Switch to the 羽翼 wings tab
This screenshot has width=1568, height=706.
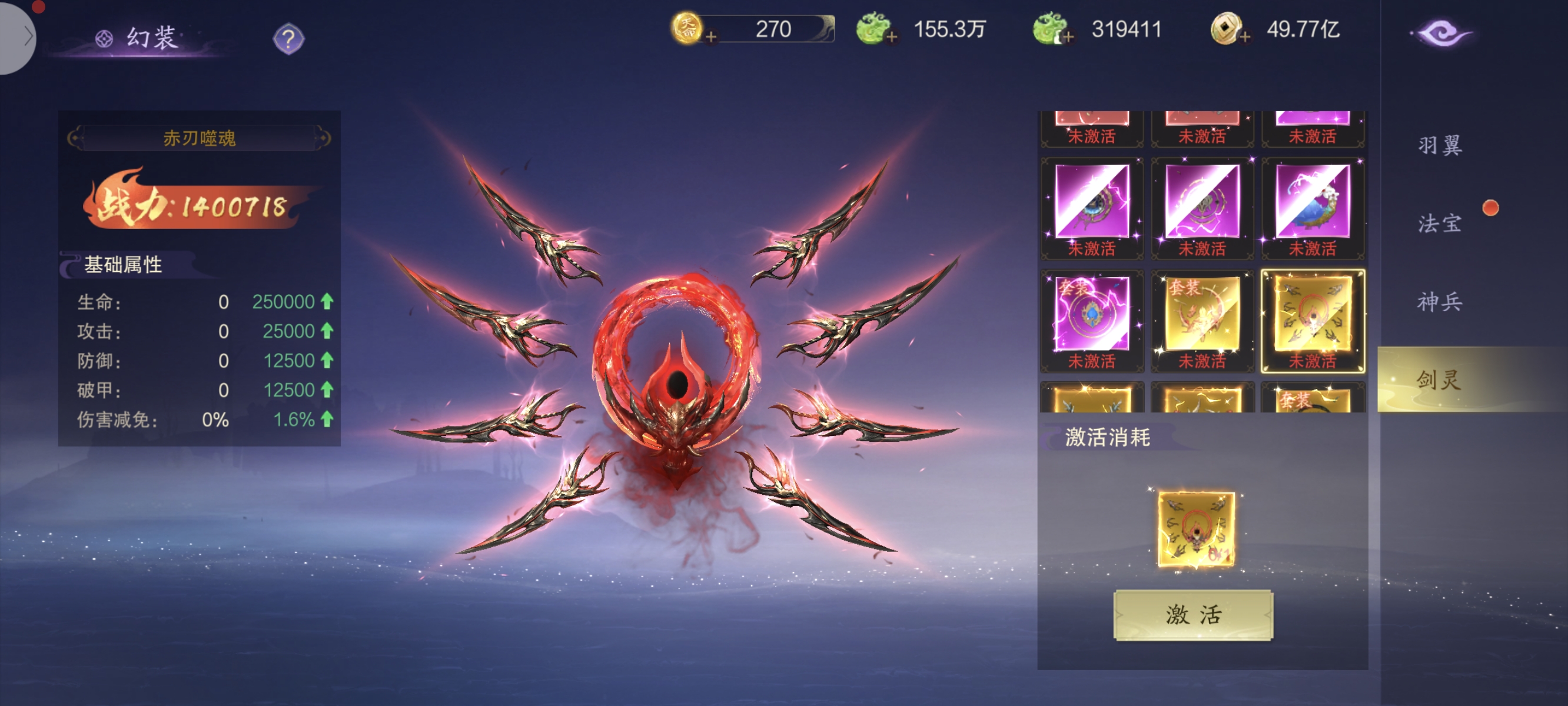click(1440, 145)
